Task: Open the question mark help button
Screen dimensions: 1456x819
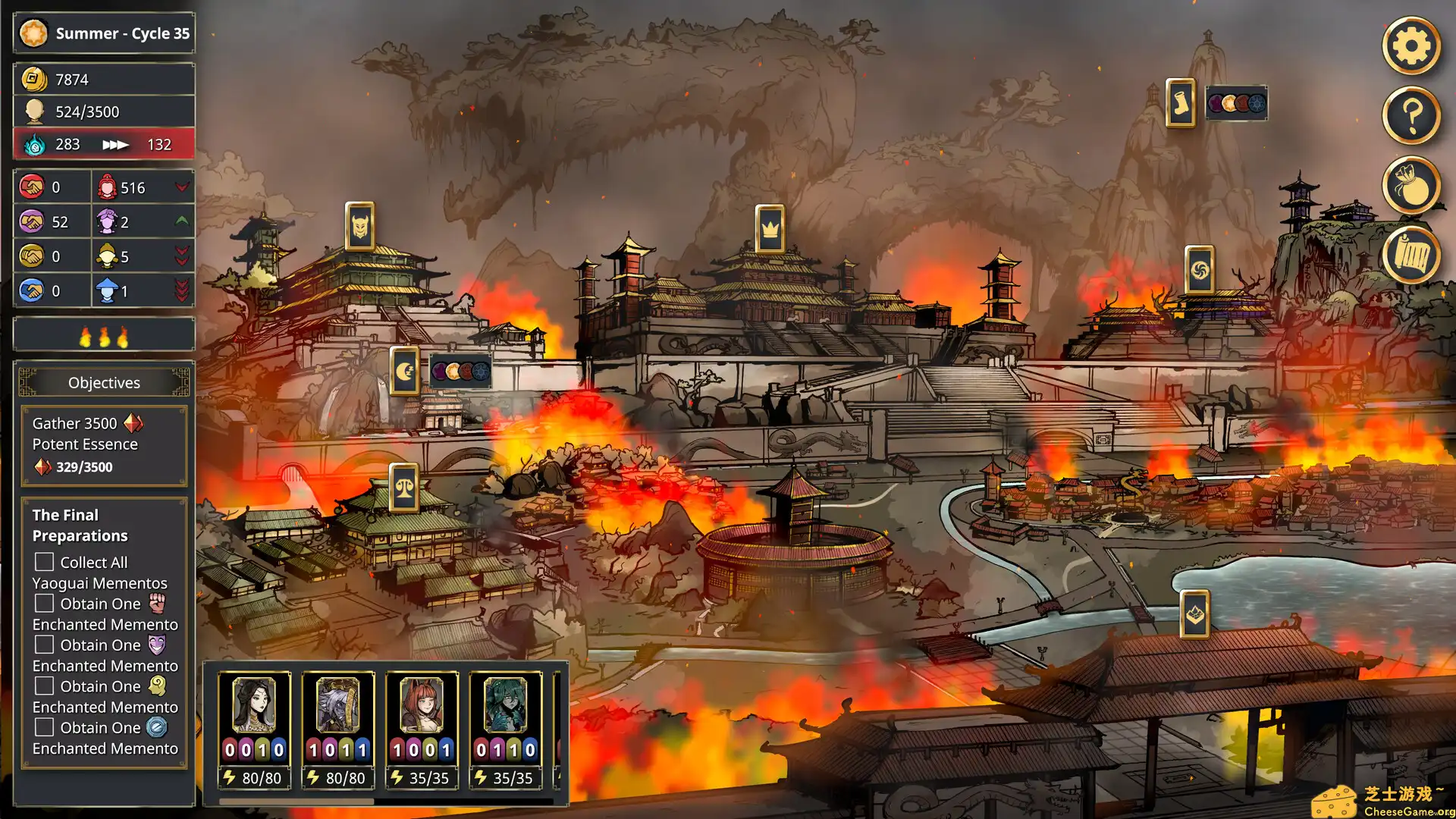Action: (1410, 115)
